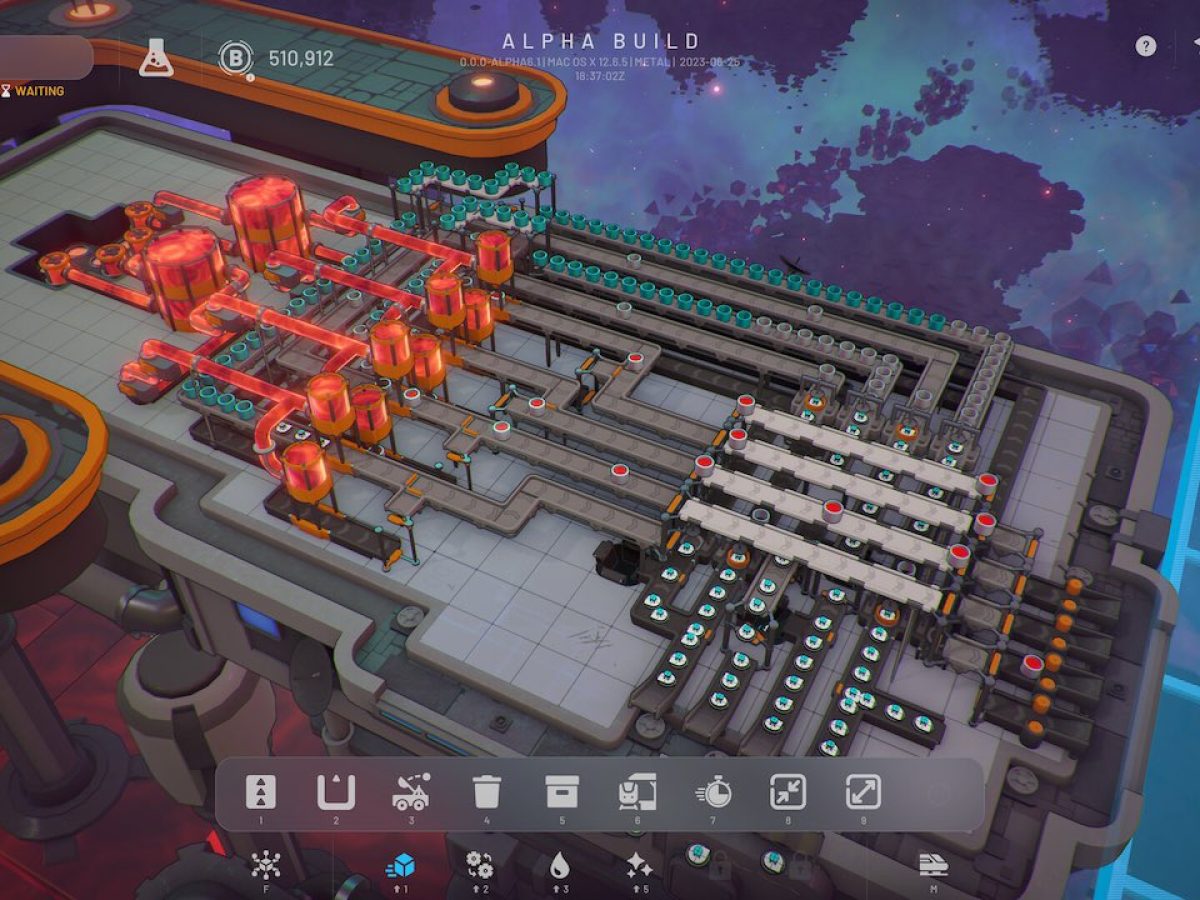Switch to the blue cube transport category
The image size is (1200, 900).
tap(400, 865)
